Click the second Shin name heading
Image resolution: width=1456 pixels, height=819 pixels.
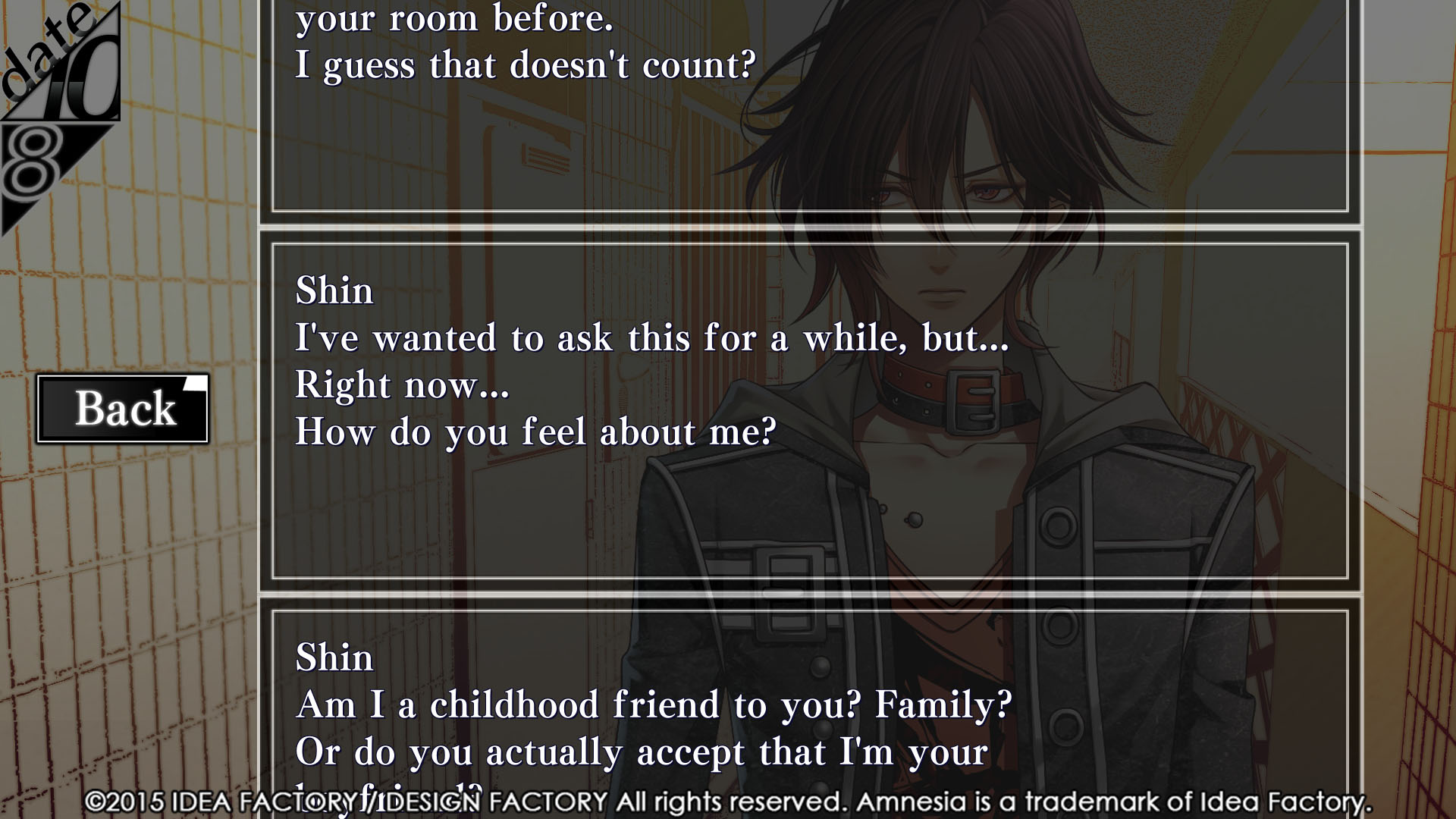(x=334, y=657)
